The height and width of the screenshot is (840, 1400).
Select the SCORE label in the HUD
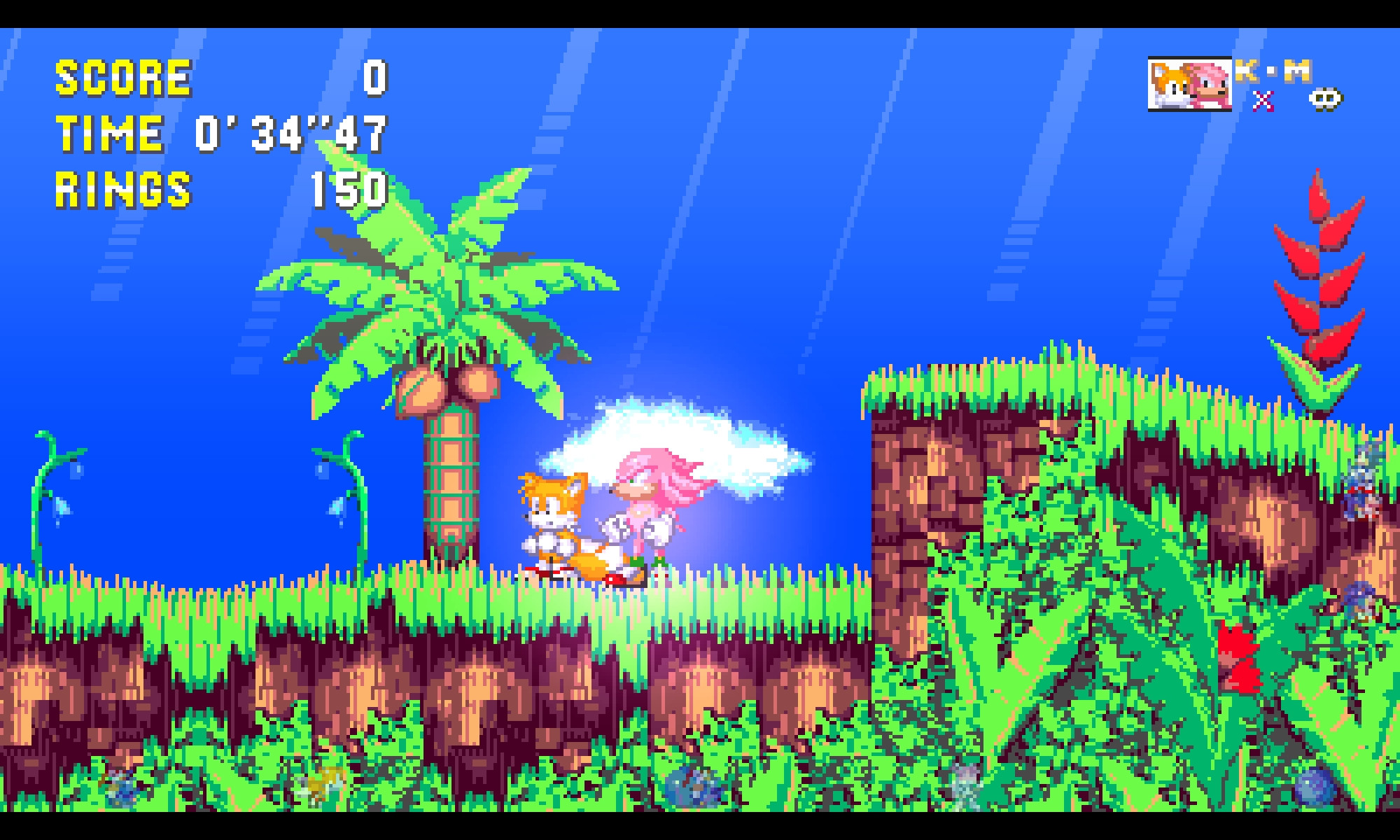pos(122,77)
